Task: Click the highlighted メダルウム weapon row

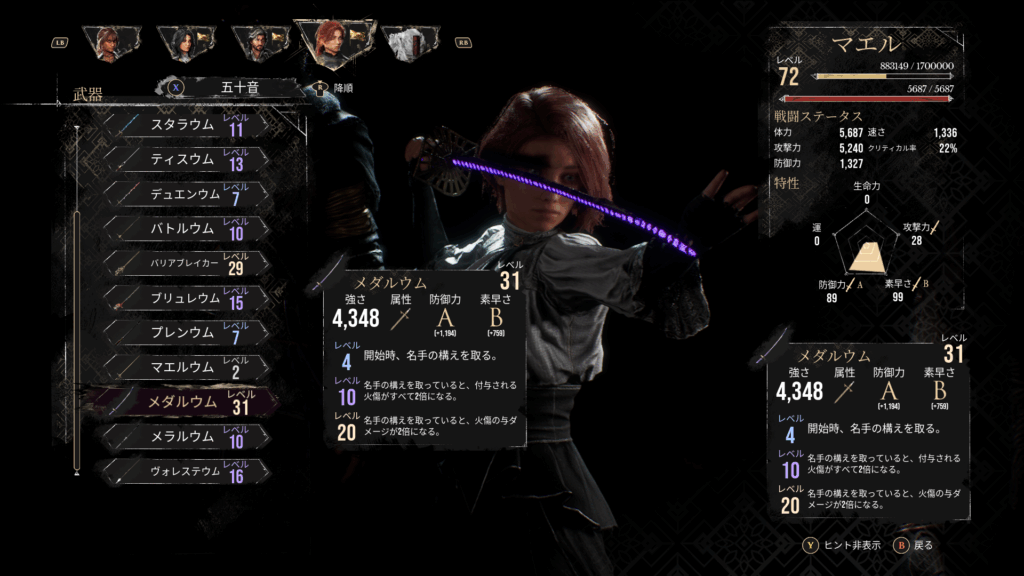Action: (185, 402)
